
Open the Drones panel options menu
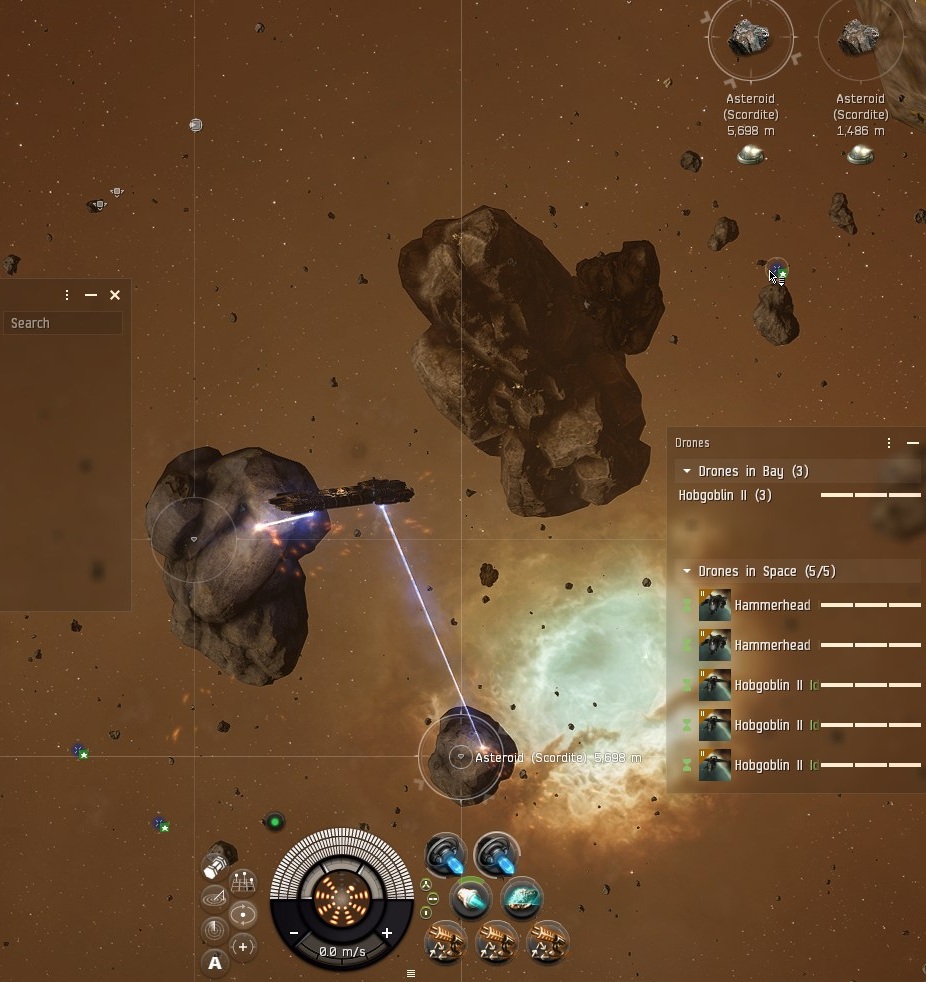tap(889, 443)
